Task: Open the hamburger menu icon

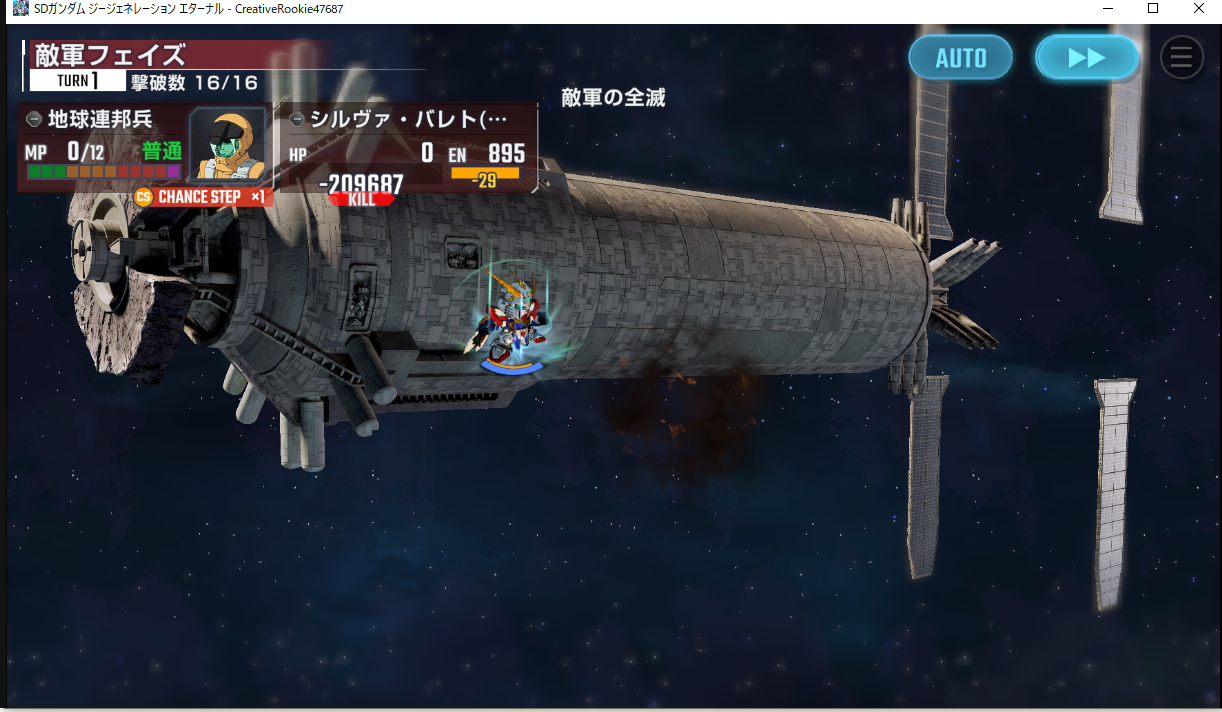Action: tap(1181, 58)
